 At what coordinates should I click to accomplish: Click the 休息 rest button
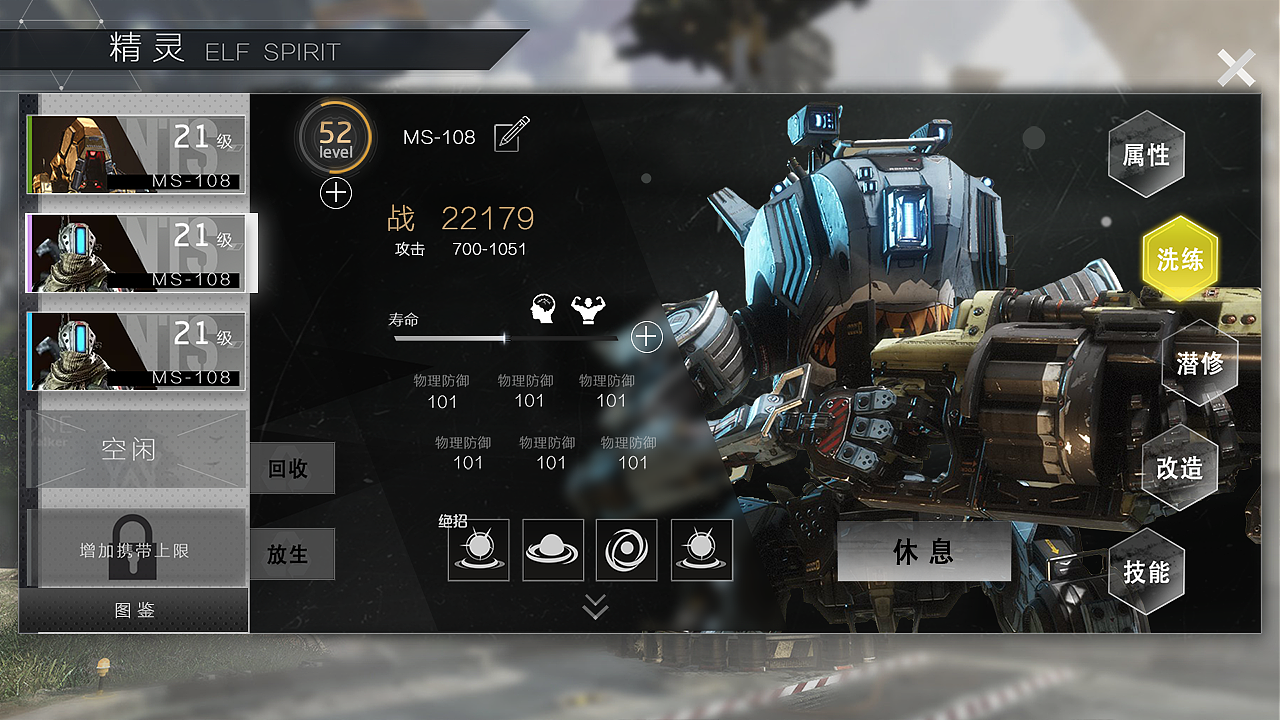[x=923, y=551]
